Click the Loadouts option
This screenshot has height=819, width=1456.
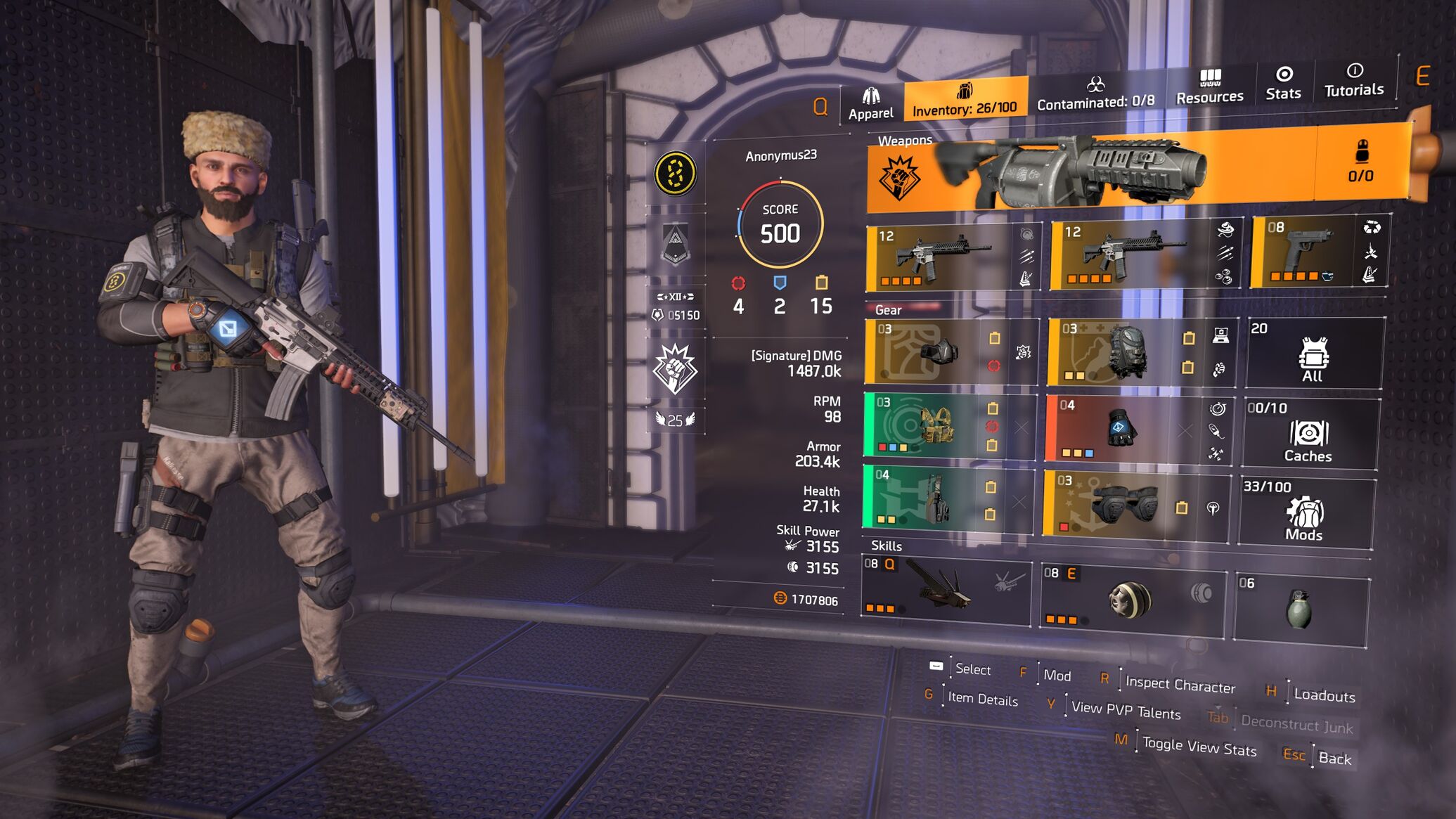click(1324, 695)
